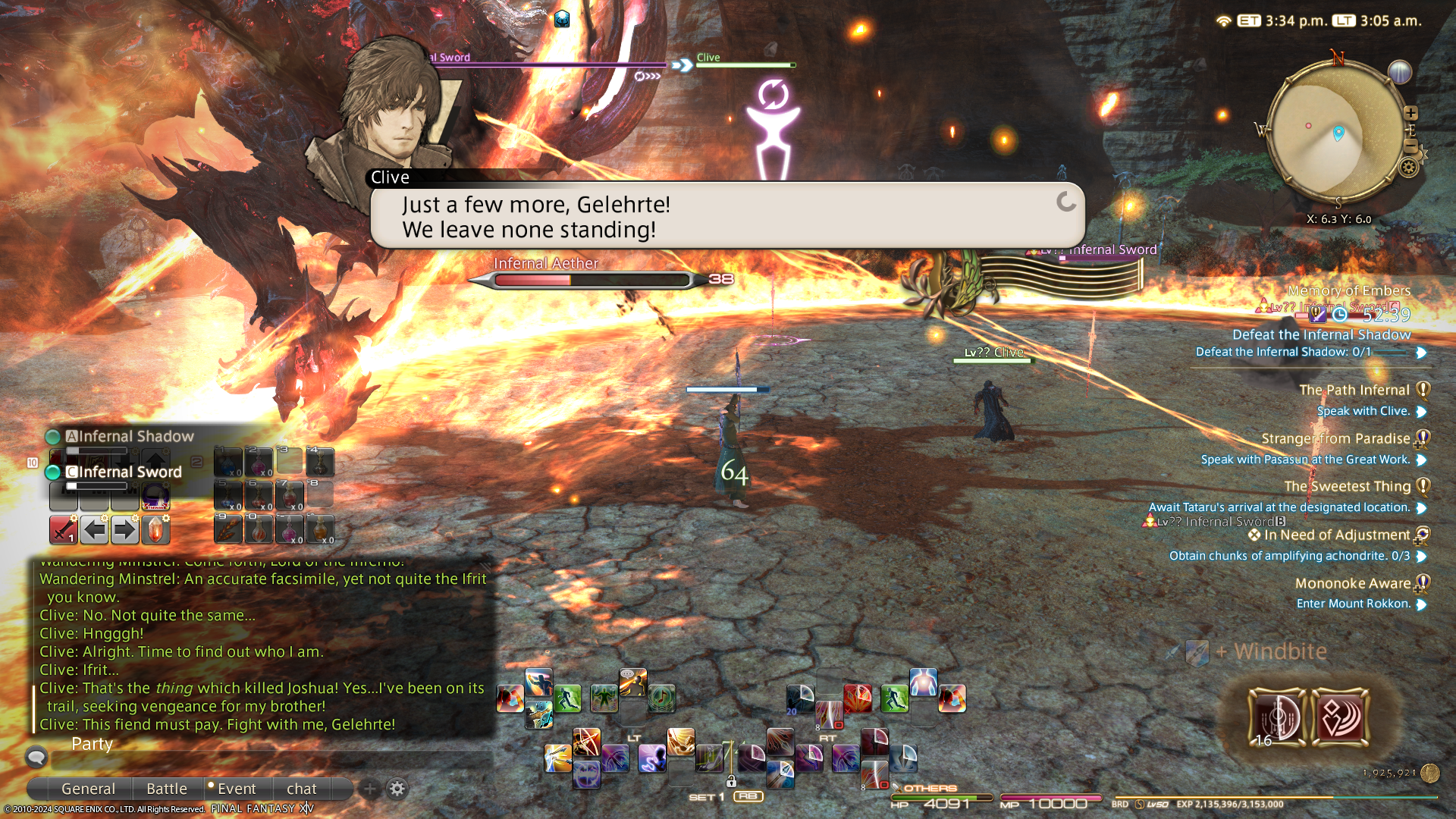Open the minimap settings gear
Screen dimensions: 1456x819
(1408, 167)
